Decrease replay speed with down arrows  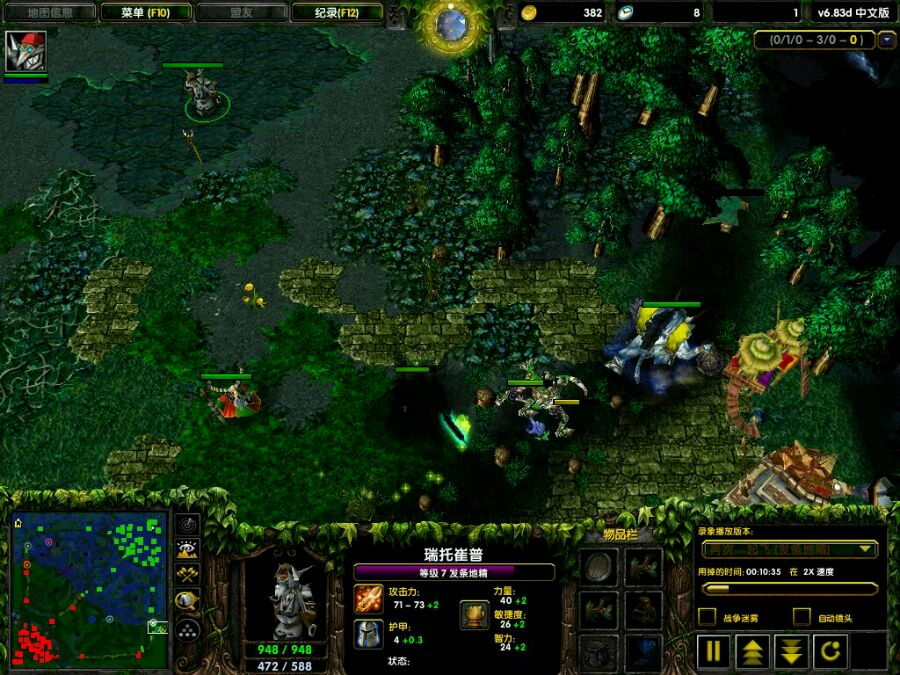[x=791, y=652]
